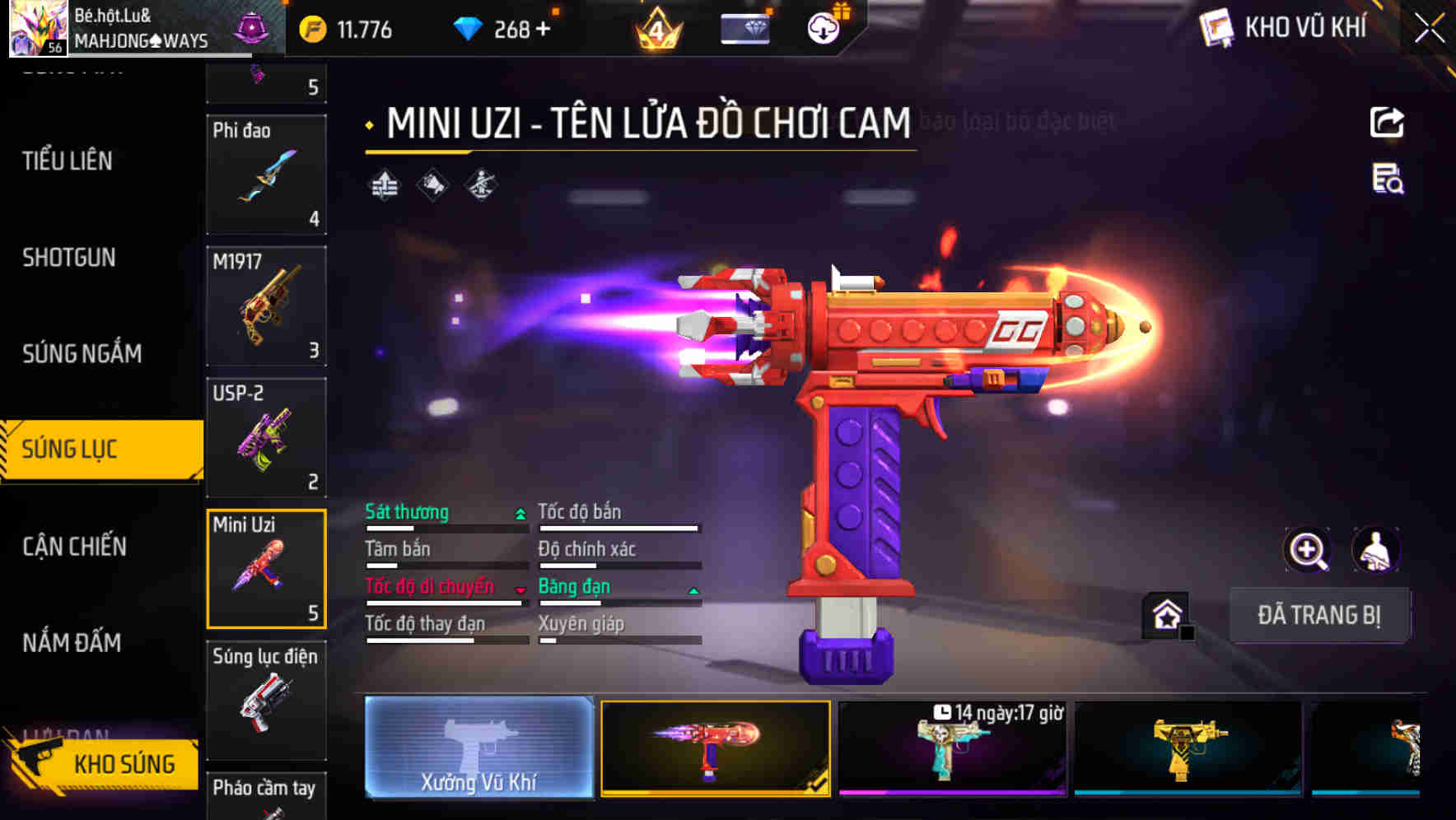Share the weapon skin
Screen dimensions: 1456x820
1387,123
